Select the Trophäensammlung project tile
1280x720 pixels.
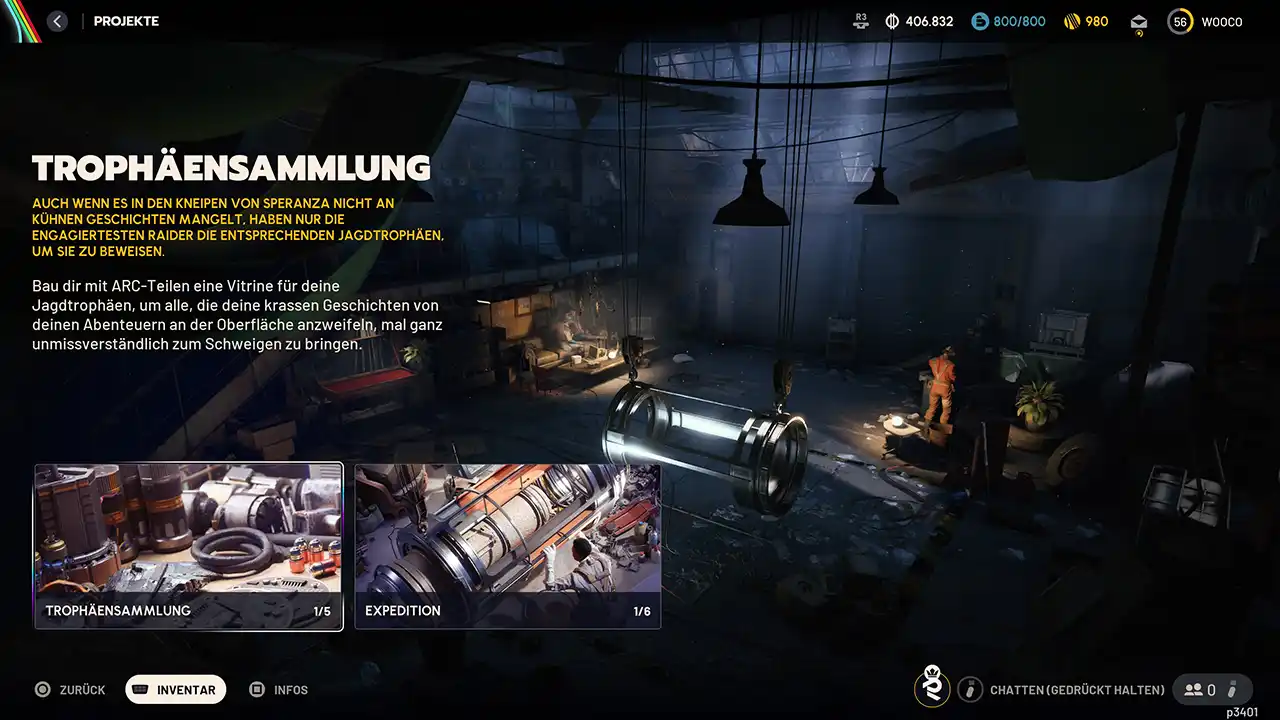coord(188,546)
